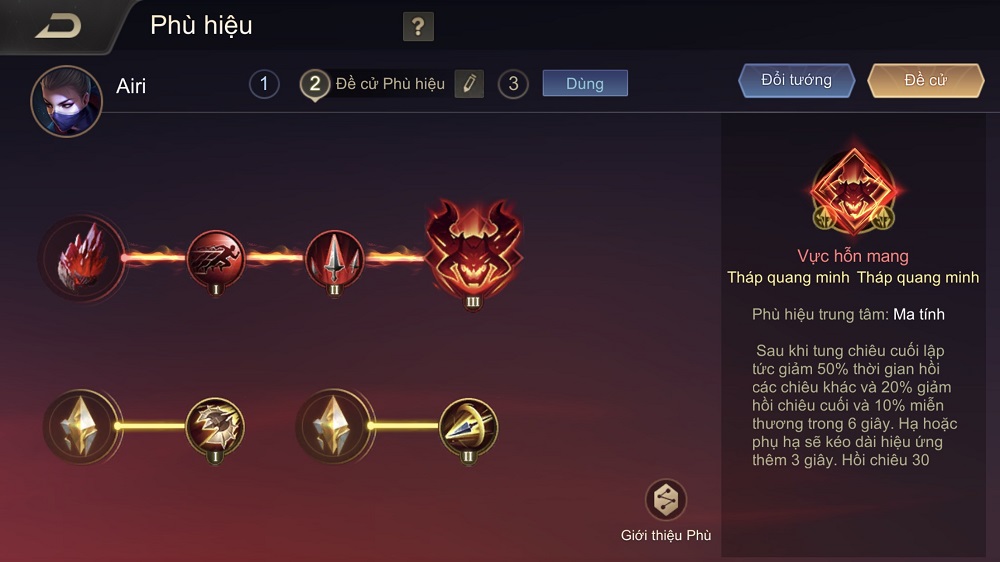Choose the Đổi tướng button

point(797,81)
